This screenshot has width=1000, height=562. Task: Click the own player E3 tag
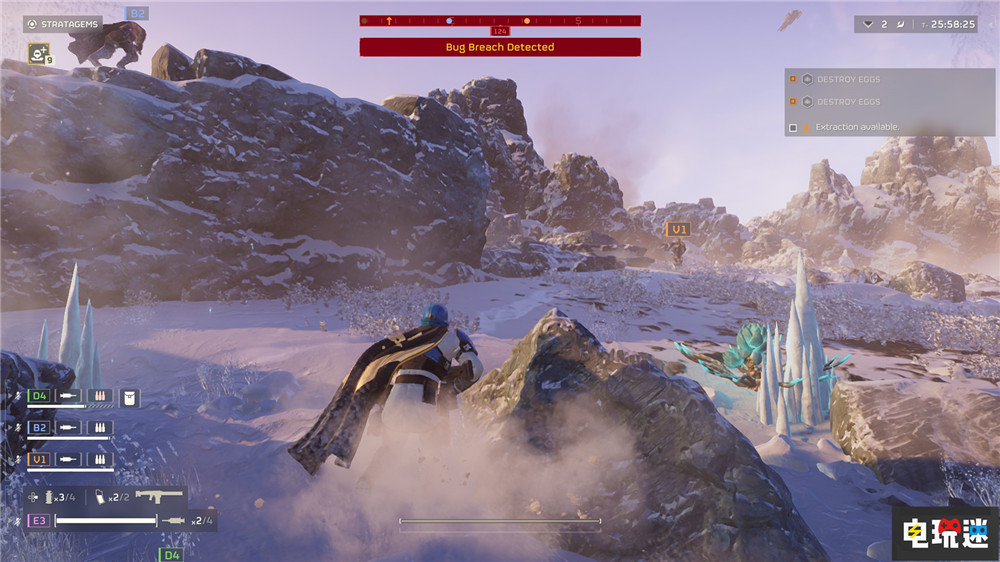(x=38, y=520)
